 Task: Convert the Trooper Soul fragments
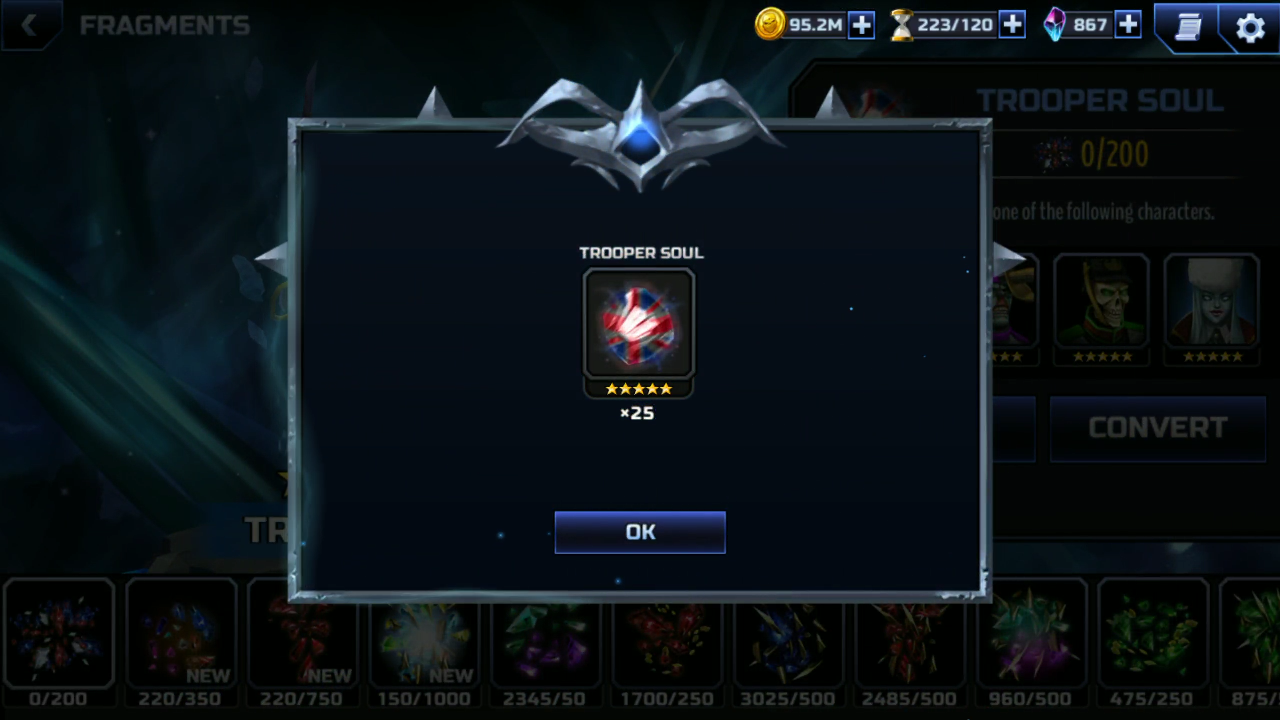1157,428
